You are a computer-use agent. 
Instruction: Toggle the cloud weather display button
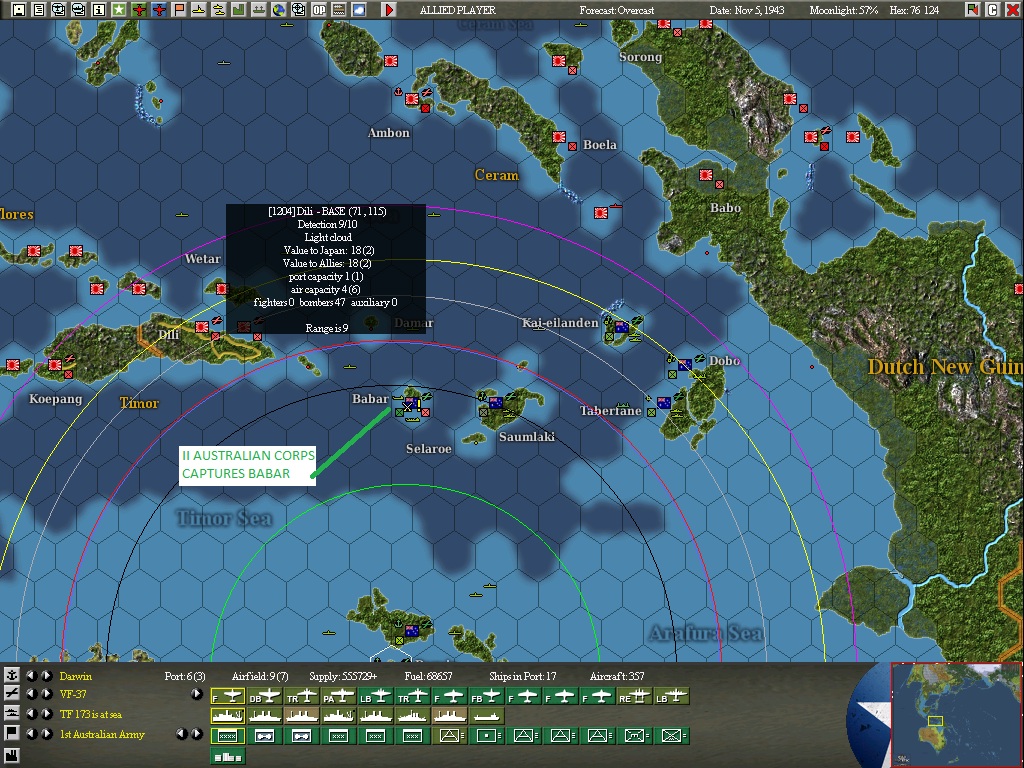pos(358,10)
